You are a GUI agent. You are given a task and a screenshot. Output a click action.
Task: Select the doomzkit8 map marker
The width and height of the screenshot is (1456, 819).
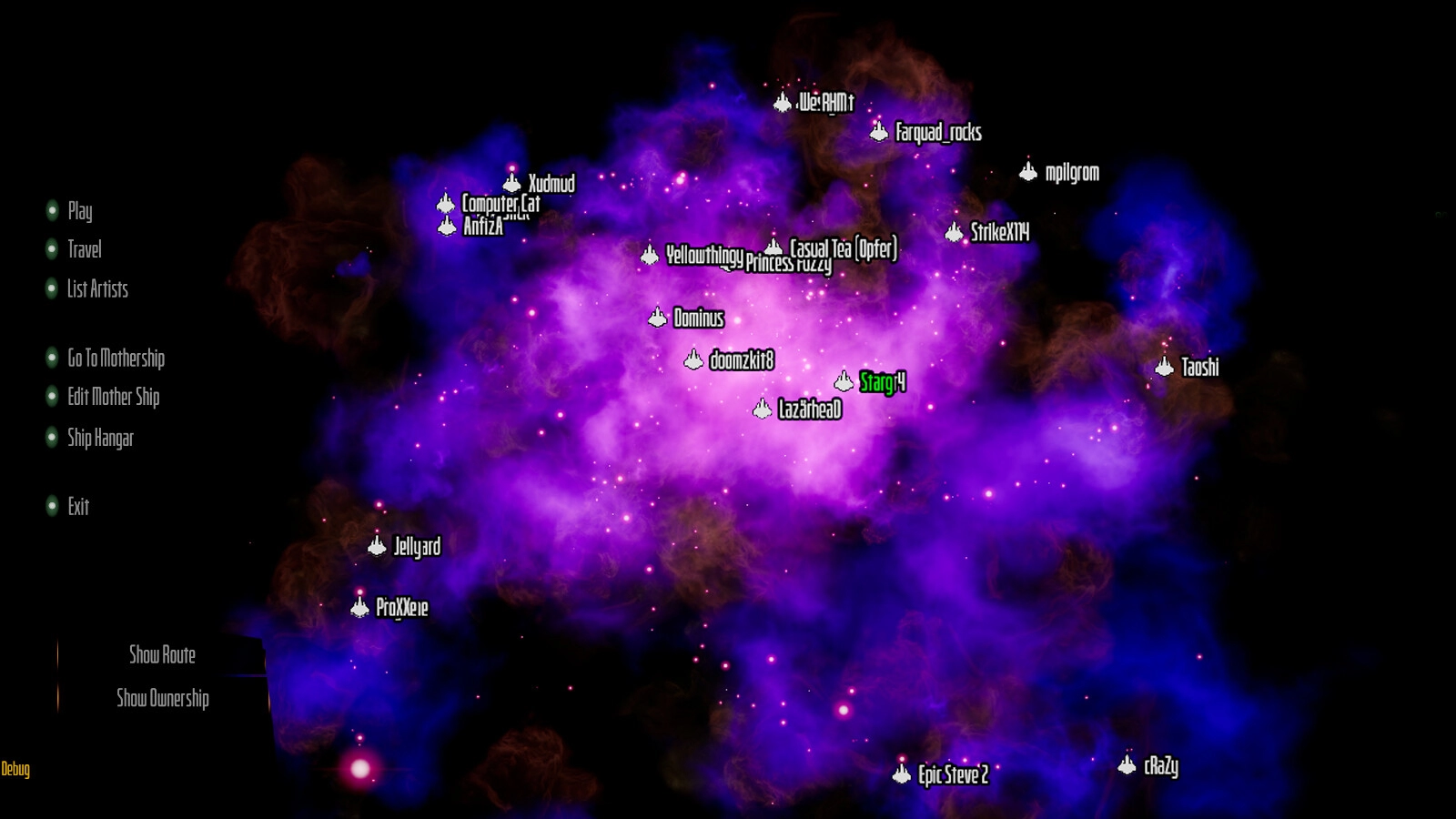pyautogui.click(x=694, y=360)
